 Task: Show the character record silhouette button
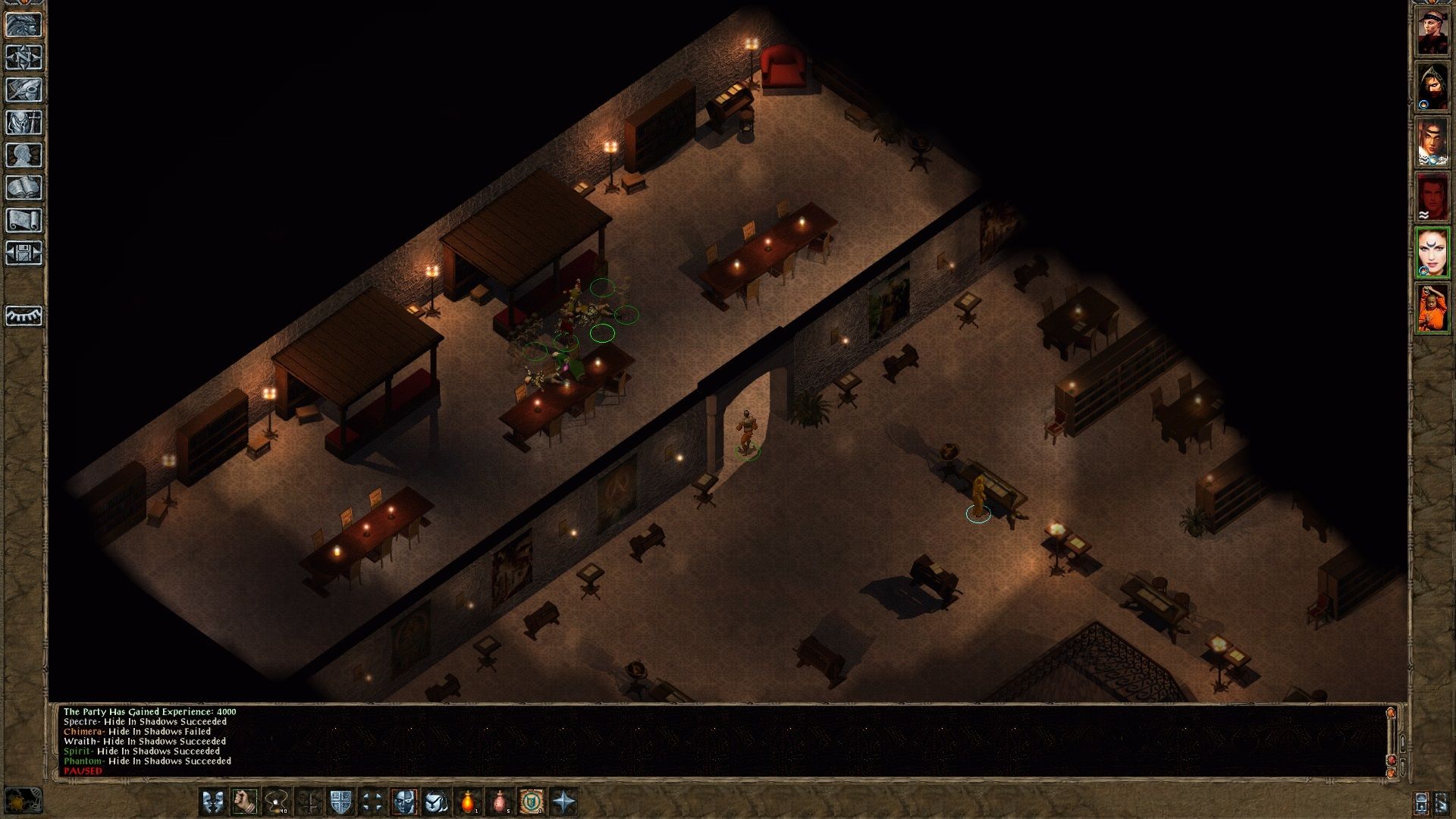click(x=24, y=155)
